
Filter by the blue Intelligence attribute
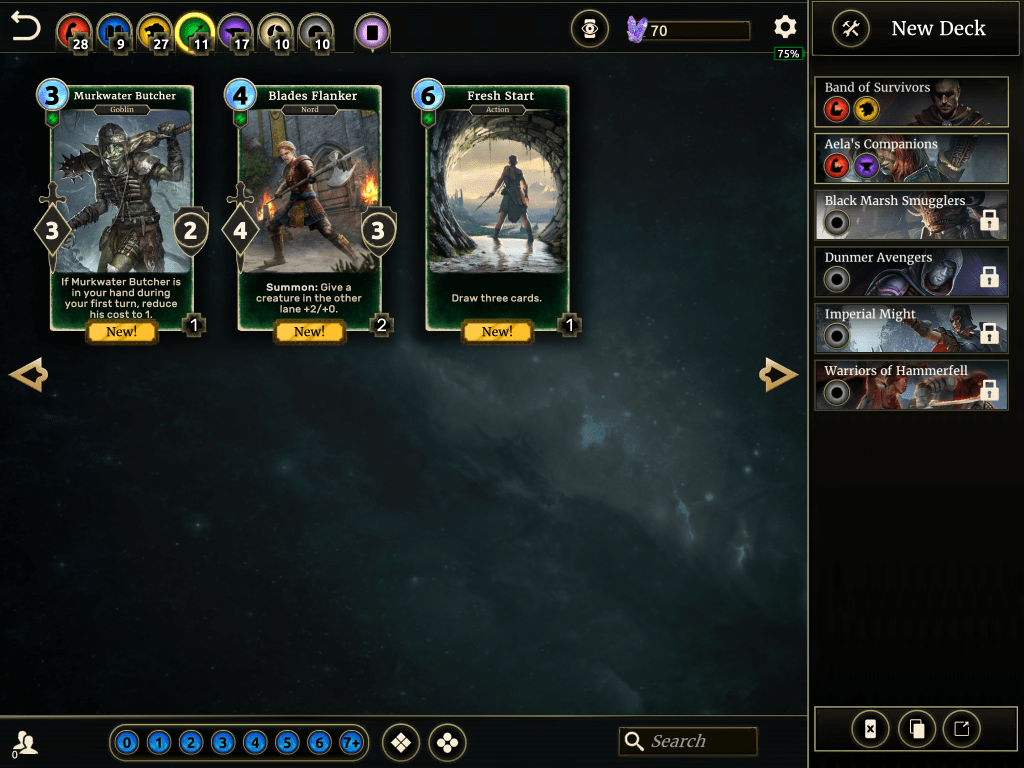113,32
